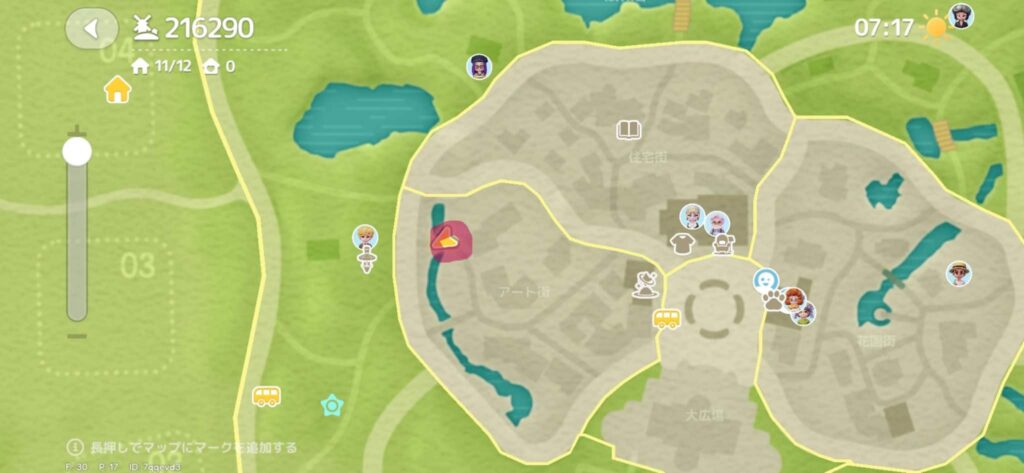Click the player avatar beside the sun
This screenshot has height=473, width=1024.
(x=960, y=16)
